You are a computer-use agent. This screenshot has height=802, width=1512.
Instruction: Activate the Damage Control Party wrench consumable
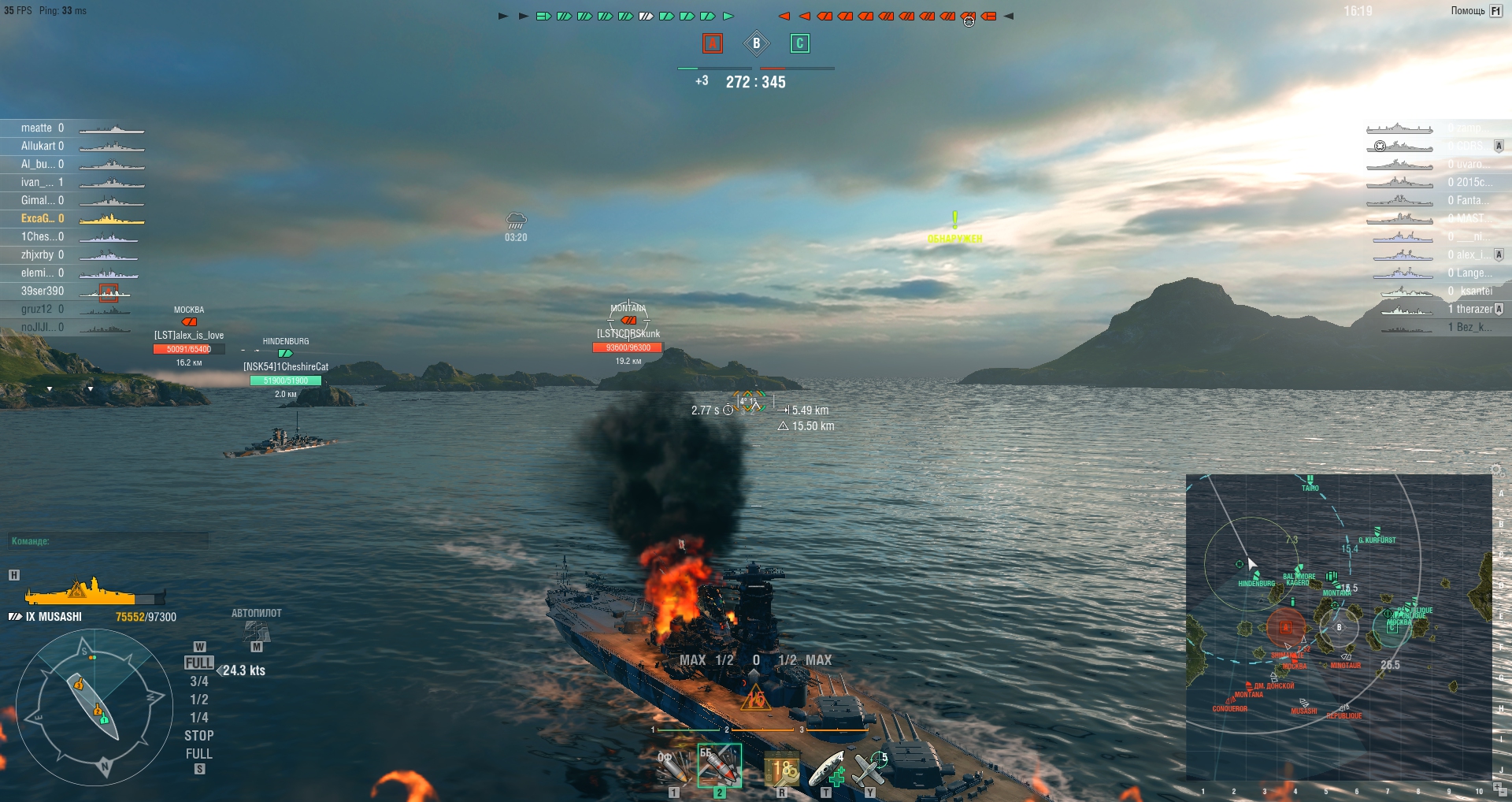click(782, 768)
